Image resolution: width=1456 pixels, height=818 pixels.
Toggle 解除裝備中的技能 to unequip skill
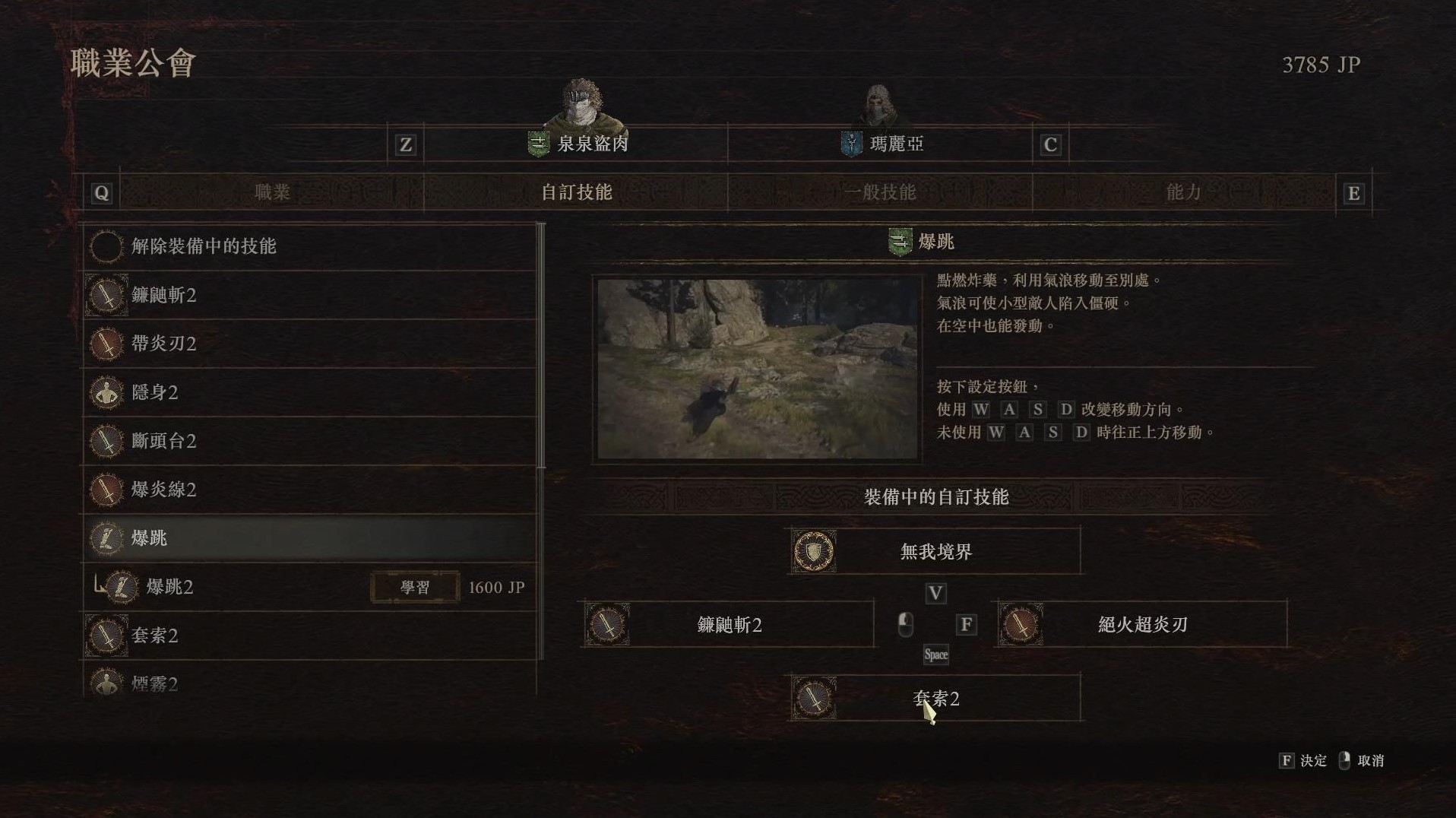(x=107, y=246)
